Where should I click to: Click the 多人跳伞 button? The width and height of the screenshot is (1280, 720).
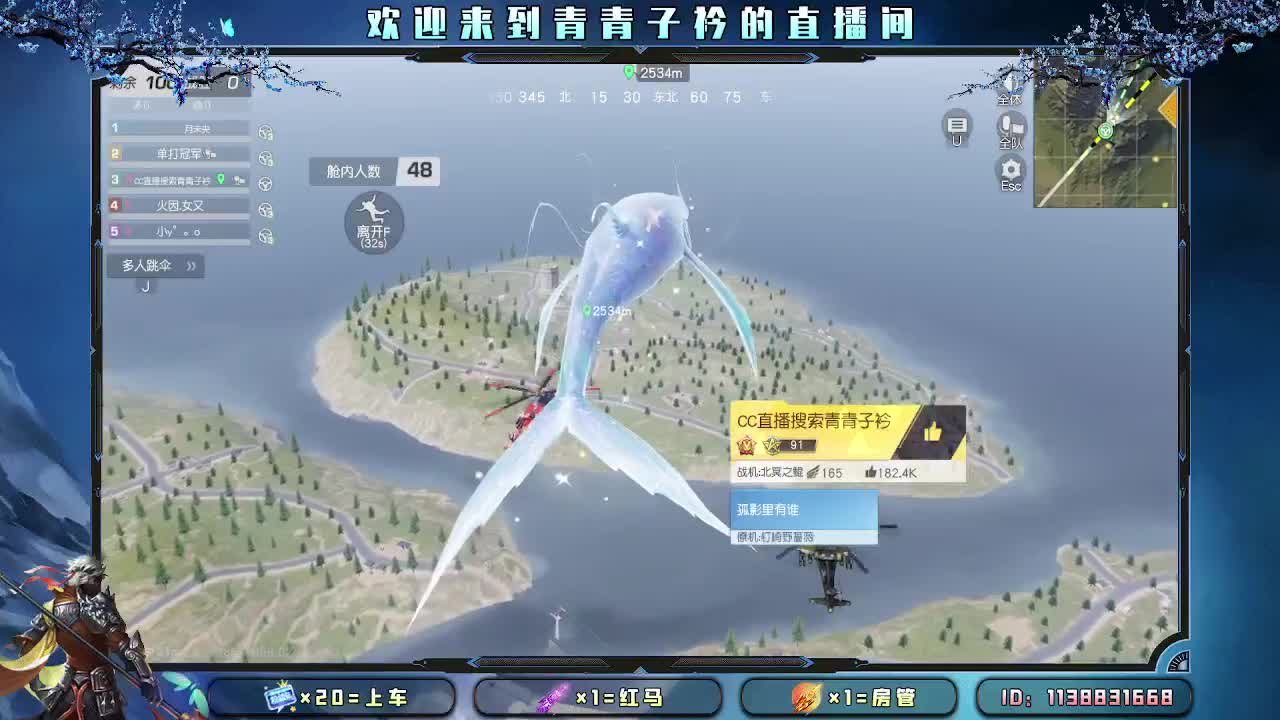click(x=145, y=266)
